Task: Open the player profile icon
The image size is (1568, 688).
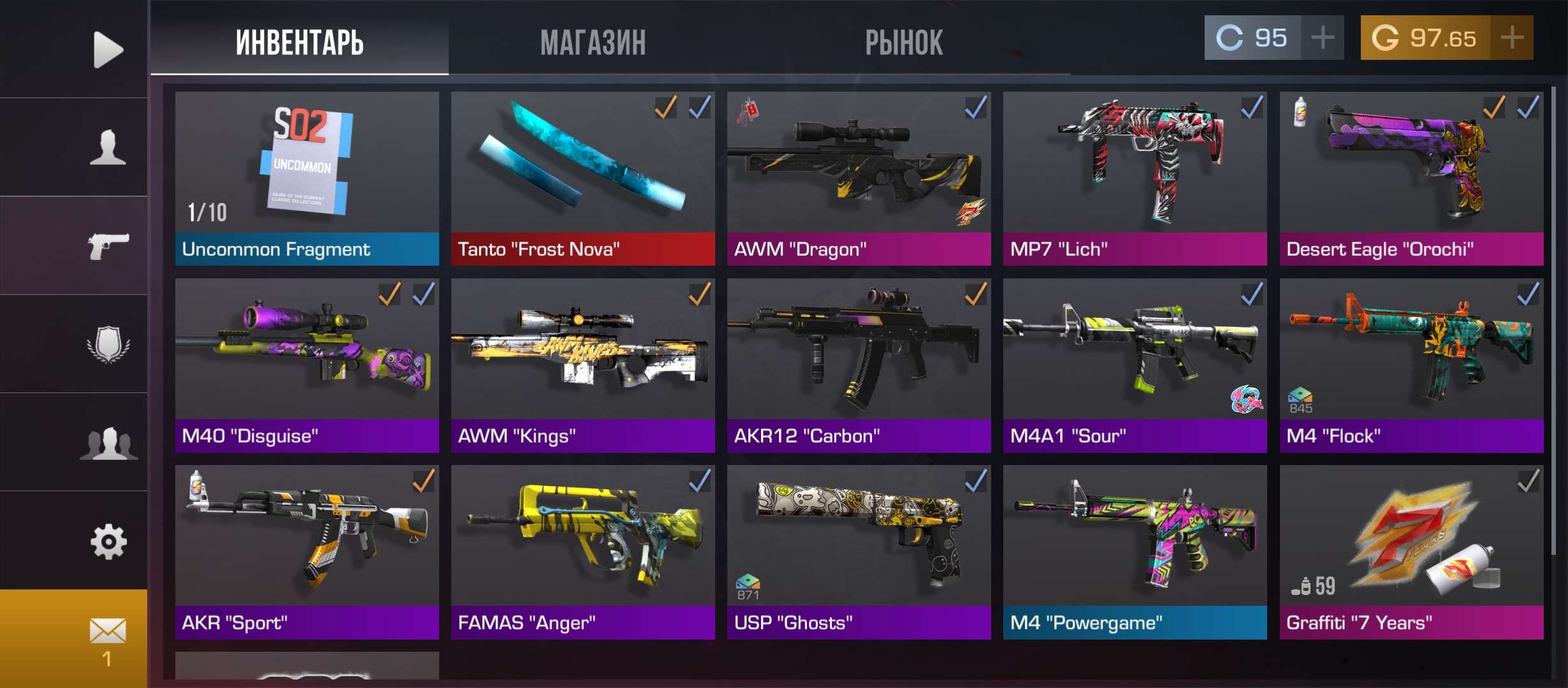Action: (x=107, y=147)
